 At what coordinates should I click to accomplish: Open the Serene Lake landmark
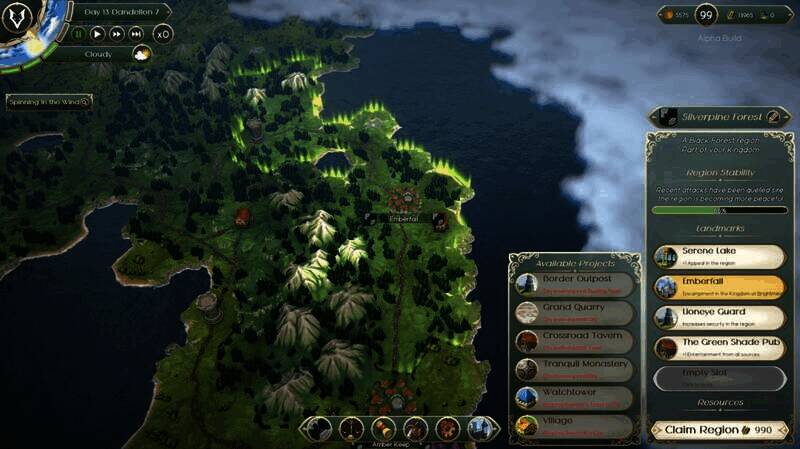coord(719,256)
